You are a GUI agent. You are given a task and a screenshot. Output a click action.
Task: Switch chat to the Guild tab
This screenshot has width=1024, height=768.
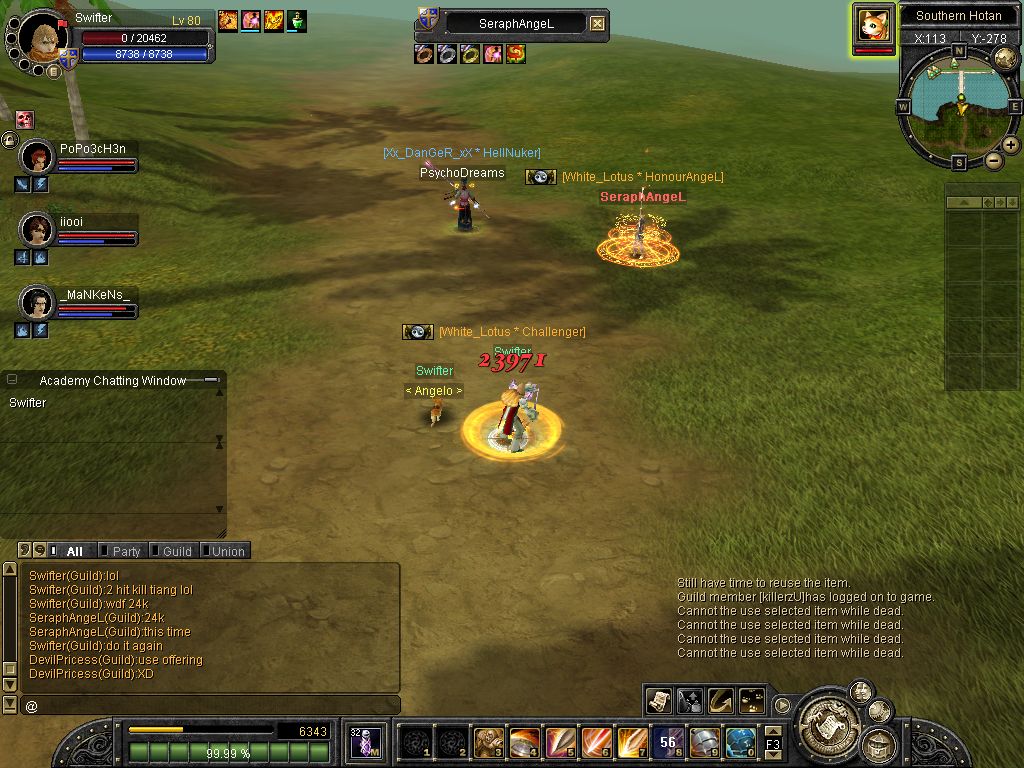tap(176, 551)
